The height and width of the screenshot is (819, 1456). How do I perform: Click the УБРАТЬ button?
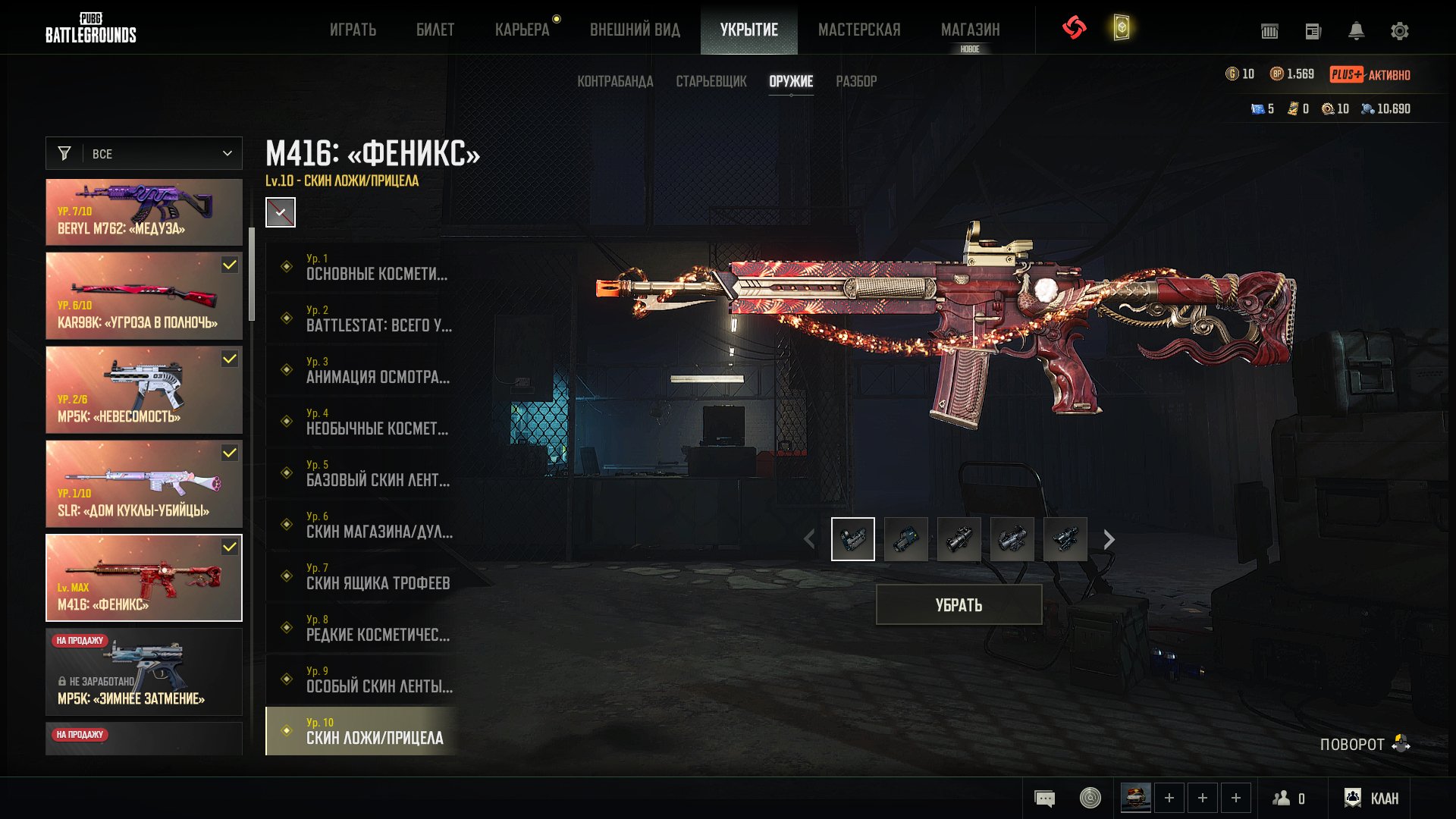tap(959, 604)
